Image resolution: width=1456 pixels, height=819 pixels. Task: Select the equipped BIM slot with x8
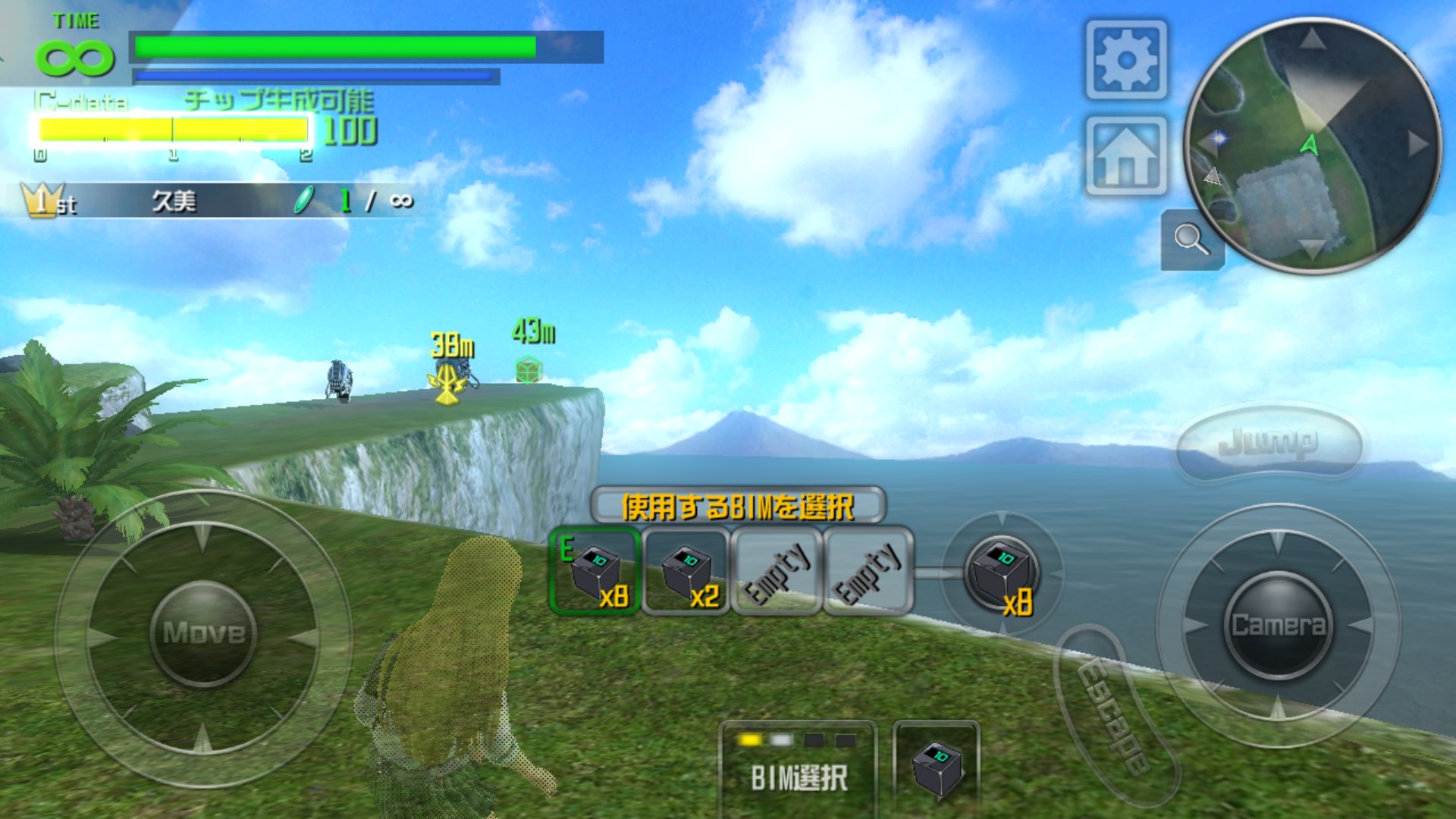[595, 572]
